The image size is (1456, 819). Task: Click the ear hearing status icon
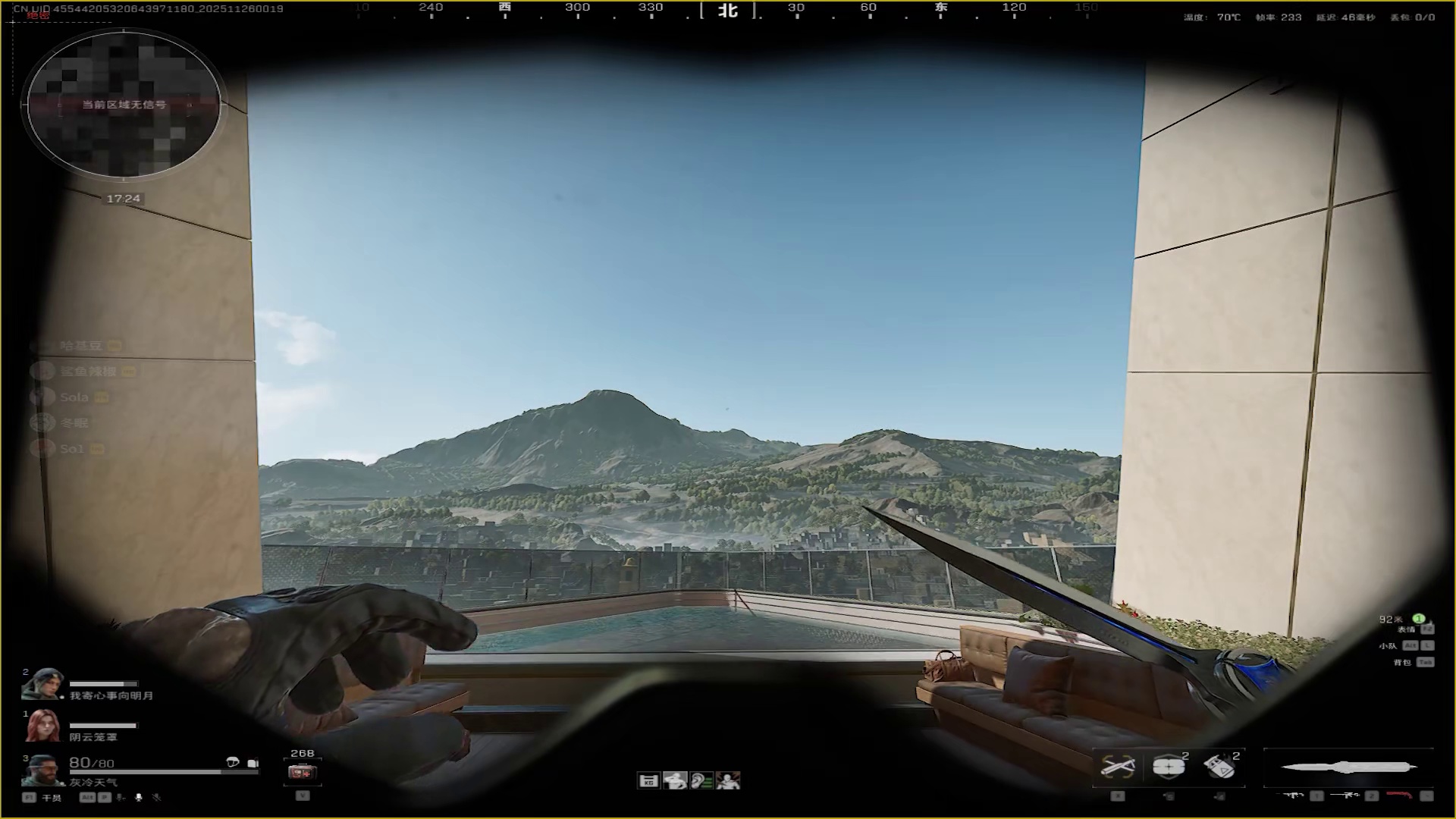[701, 780]
